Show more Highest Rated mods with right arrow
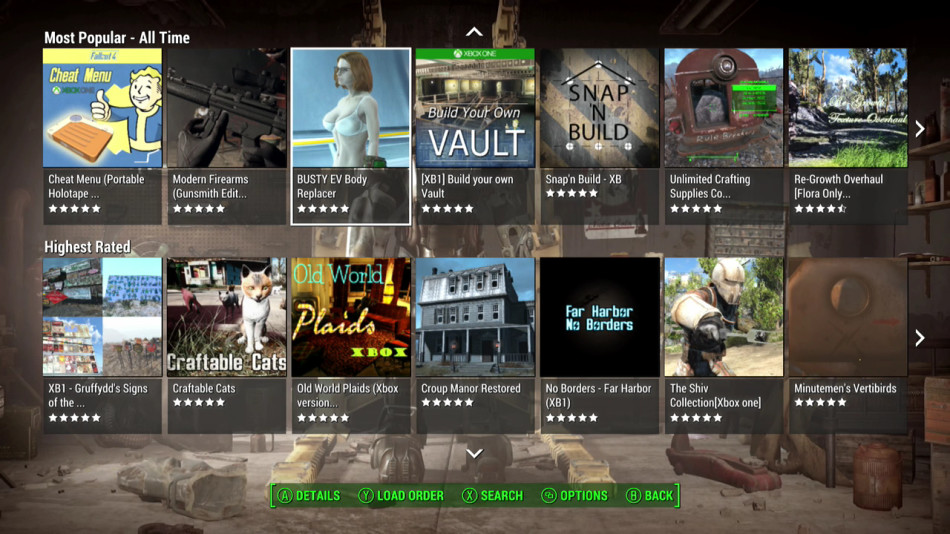Image resolution: width=950 pixels, height=534 pixels. (920, 338)
